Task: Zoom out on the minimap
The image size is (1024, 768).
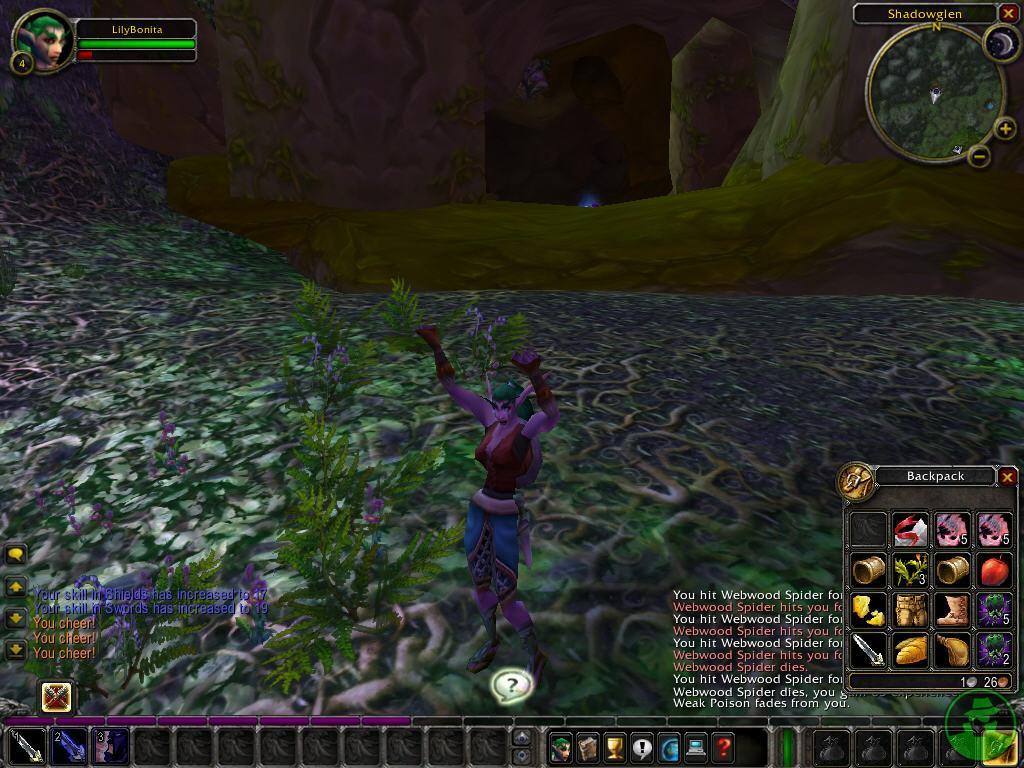Action: tap(979, 156)
